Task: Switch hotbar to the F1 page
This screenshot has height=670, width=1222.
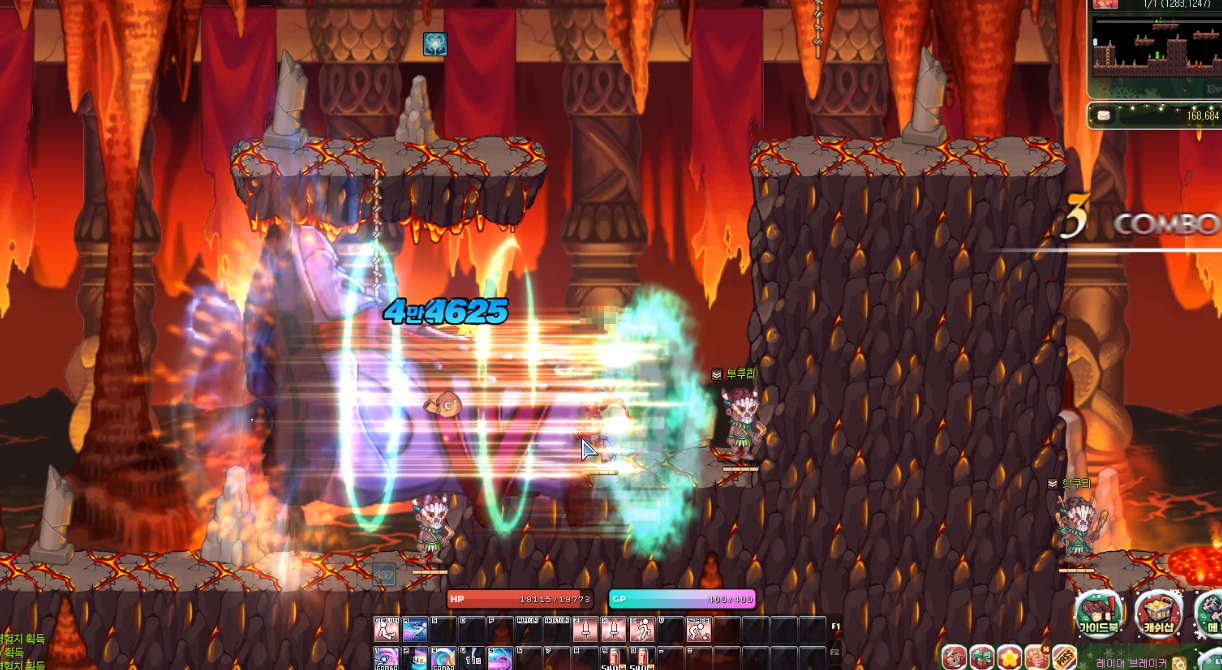Action: point(835,628)
